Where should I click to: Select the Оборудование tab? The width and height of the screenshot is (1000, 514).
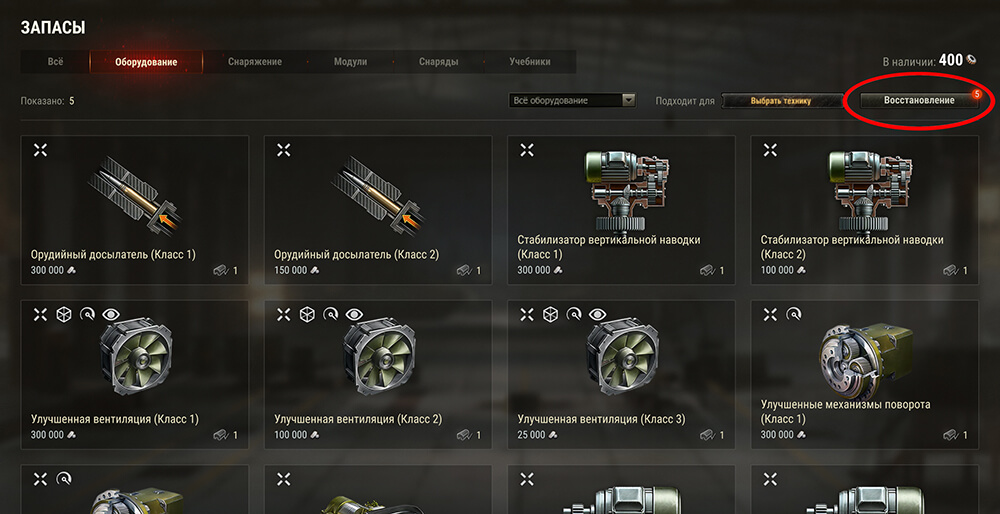[x=146, y=62]
